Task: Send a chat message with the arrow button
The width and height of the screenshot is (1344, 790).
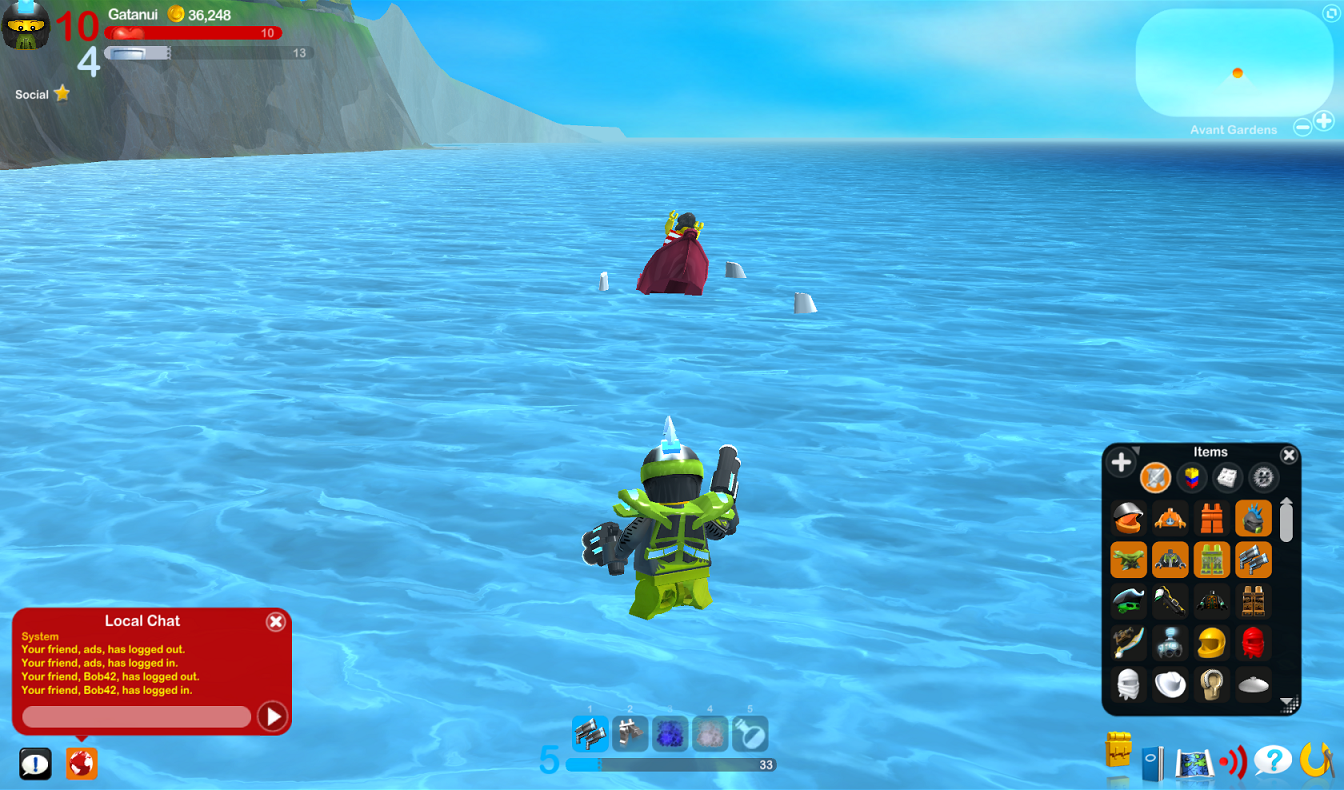Action: [271, 717]
